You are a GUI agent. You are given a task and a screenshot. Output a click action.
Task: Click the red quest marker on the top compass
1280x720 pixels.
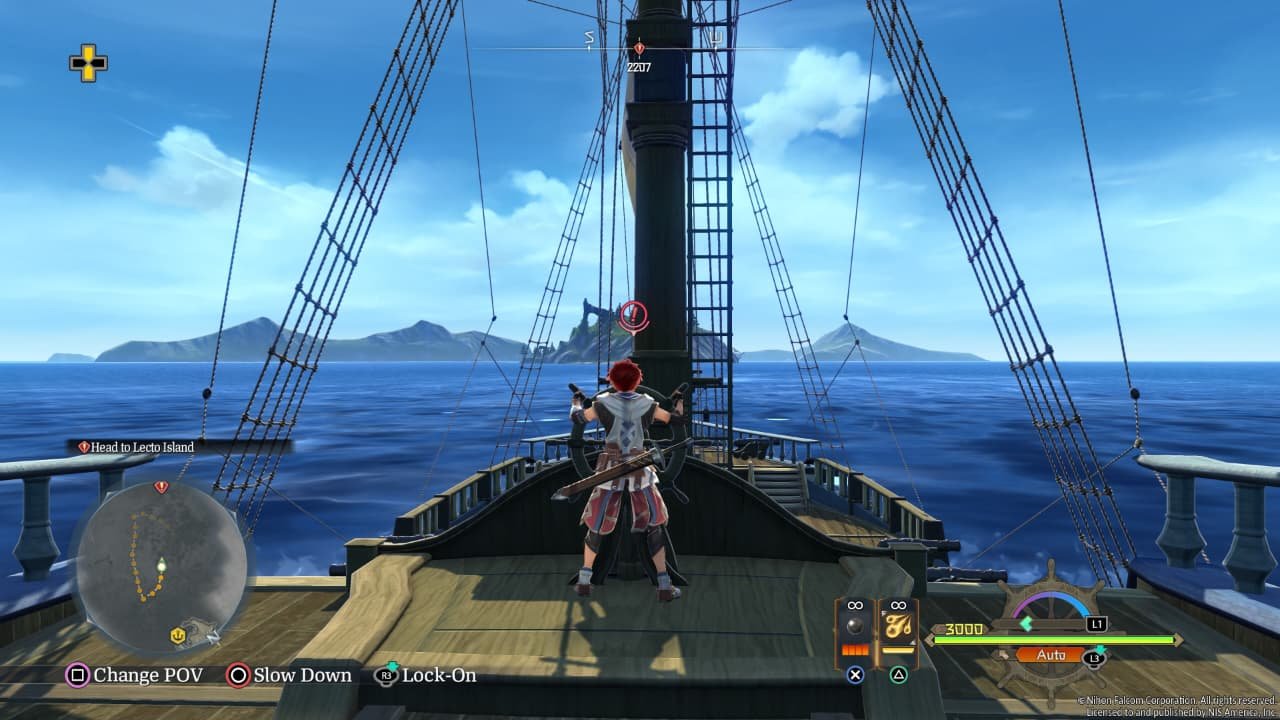tap(638, 48)
